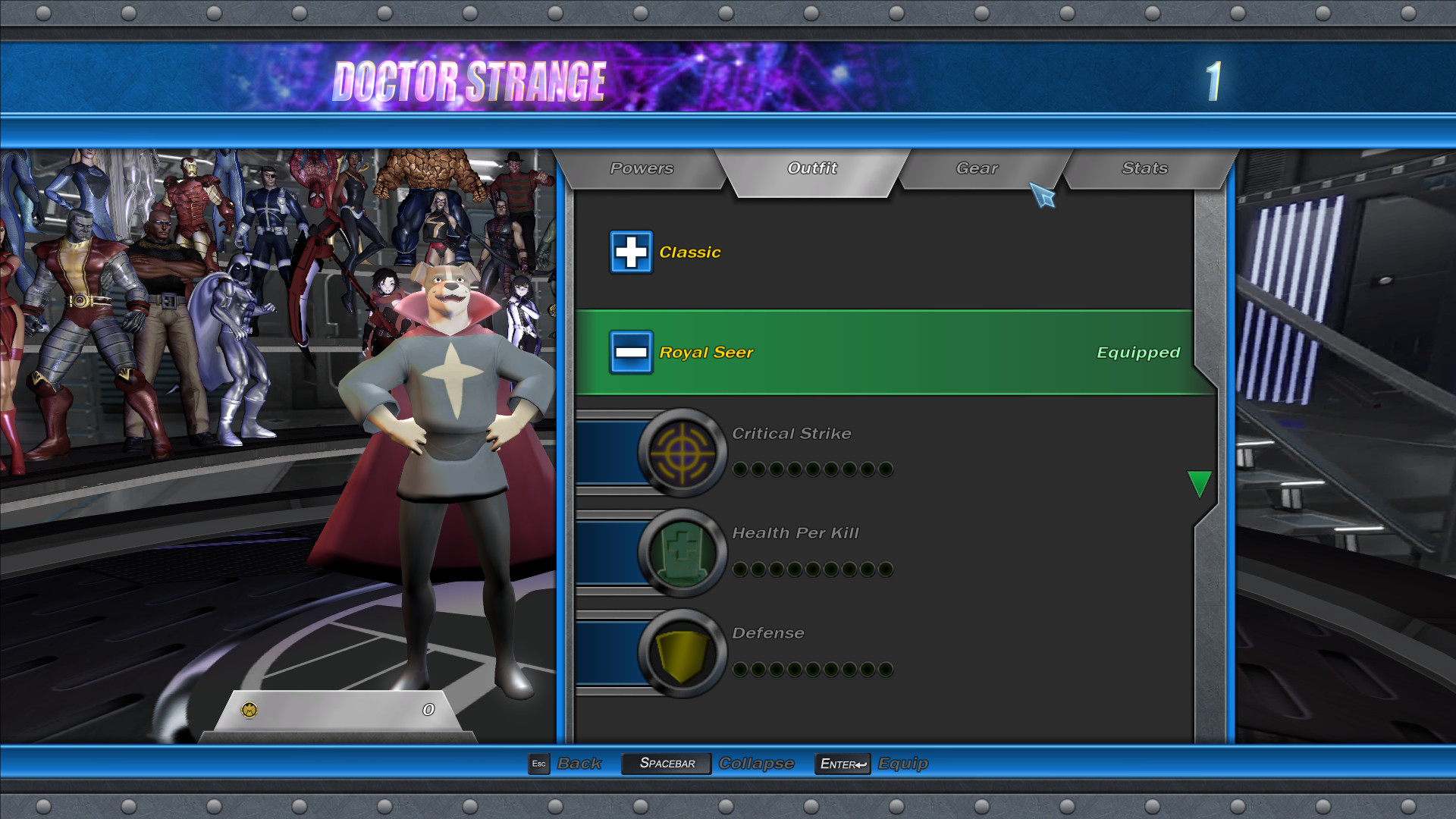This screenshot has height=819, width=1456.
Task: Click the Esc key icon next to Back
Action: click(x=538, y=764)
